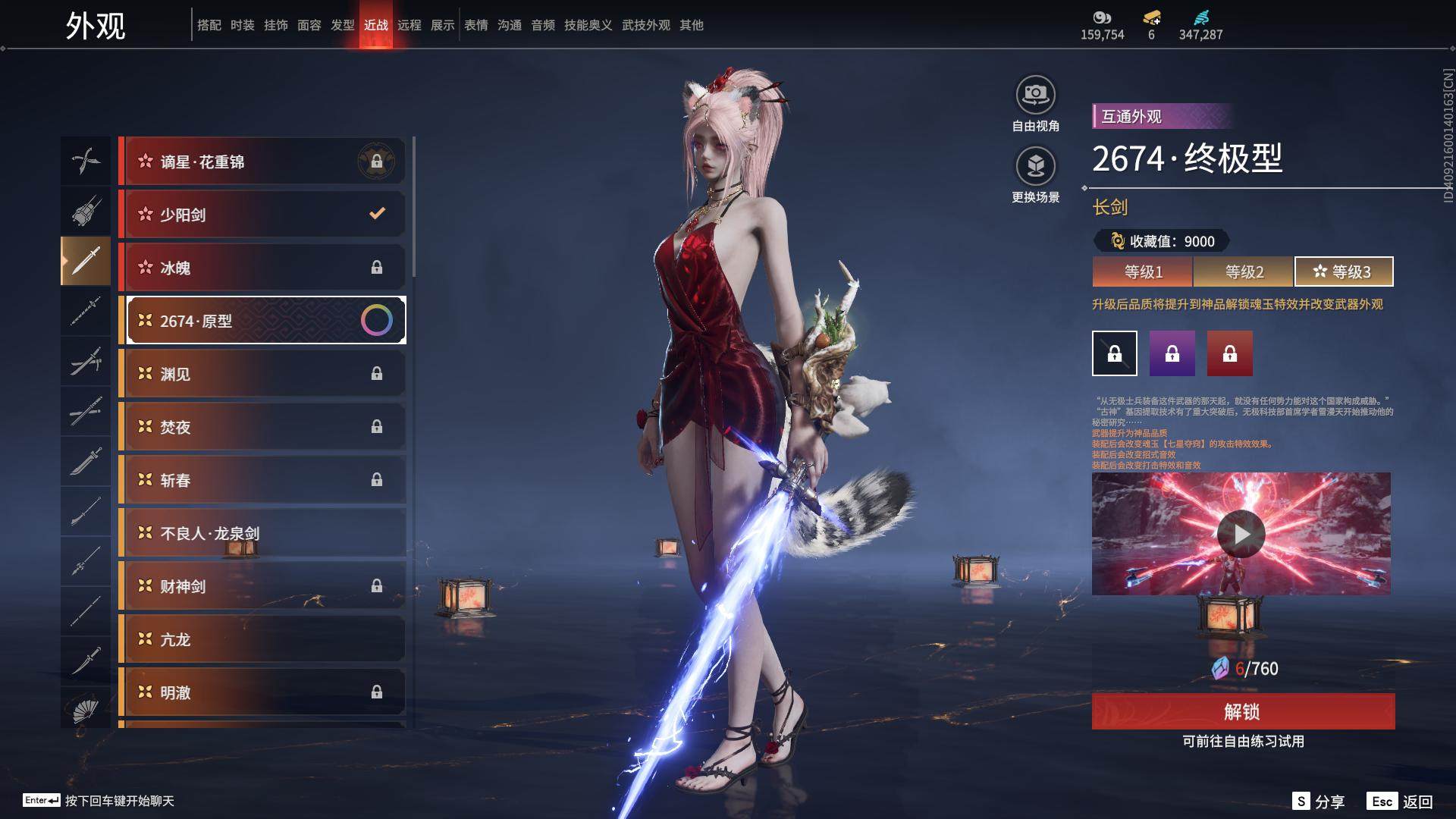Select the 渊见 skin row

pos(262,374)
